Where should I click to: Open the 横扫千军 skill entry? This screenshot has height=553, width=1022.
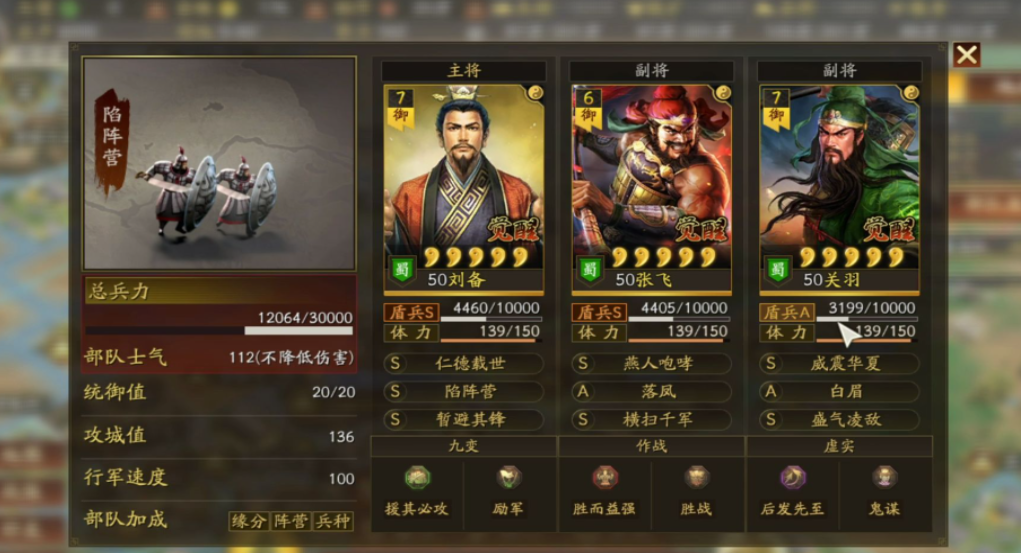652,420
